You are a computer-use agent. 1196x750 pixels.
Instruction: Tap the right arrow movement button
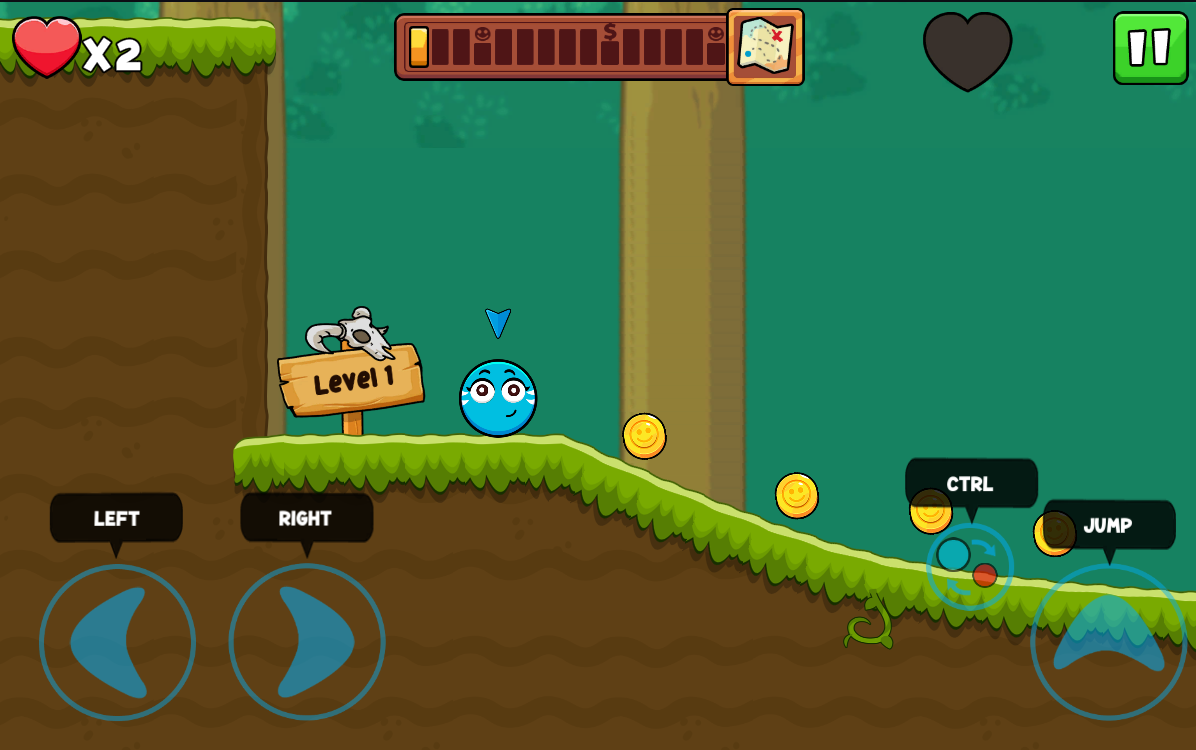(307, 642)
